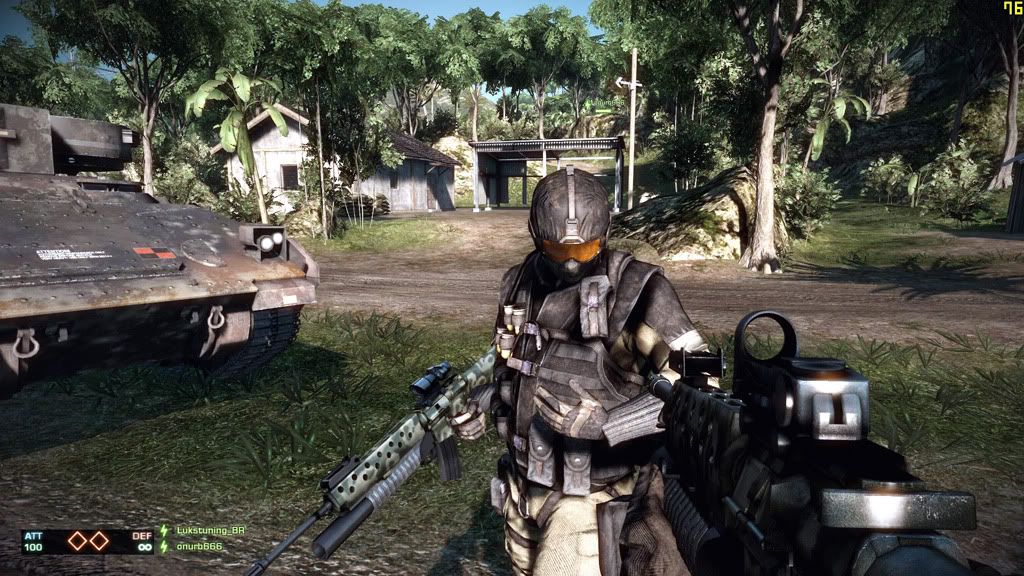This screenshot has height=576, width=1024.
Task: Select squad member onurb666 in the squad list
Action: (198, 546)
